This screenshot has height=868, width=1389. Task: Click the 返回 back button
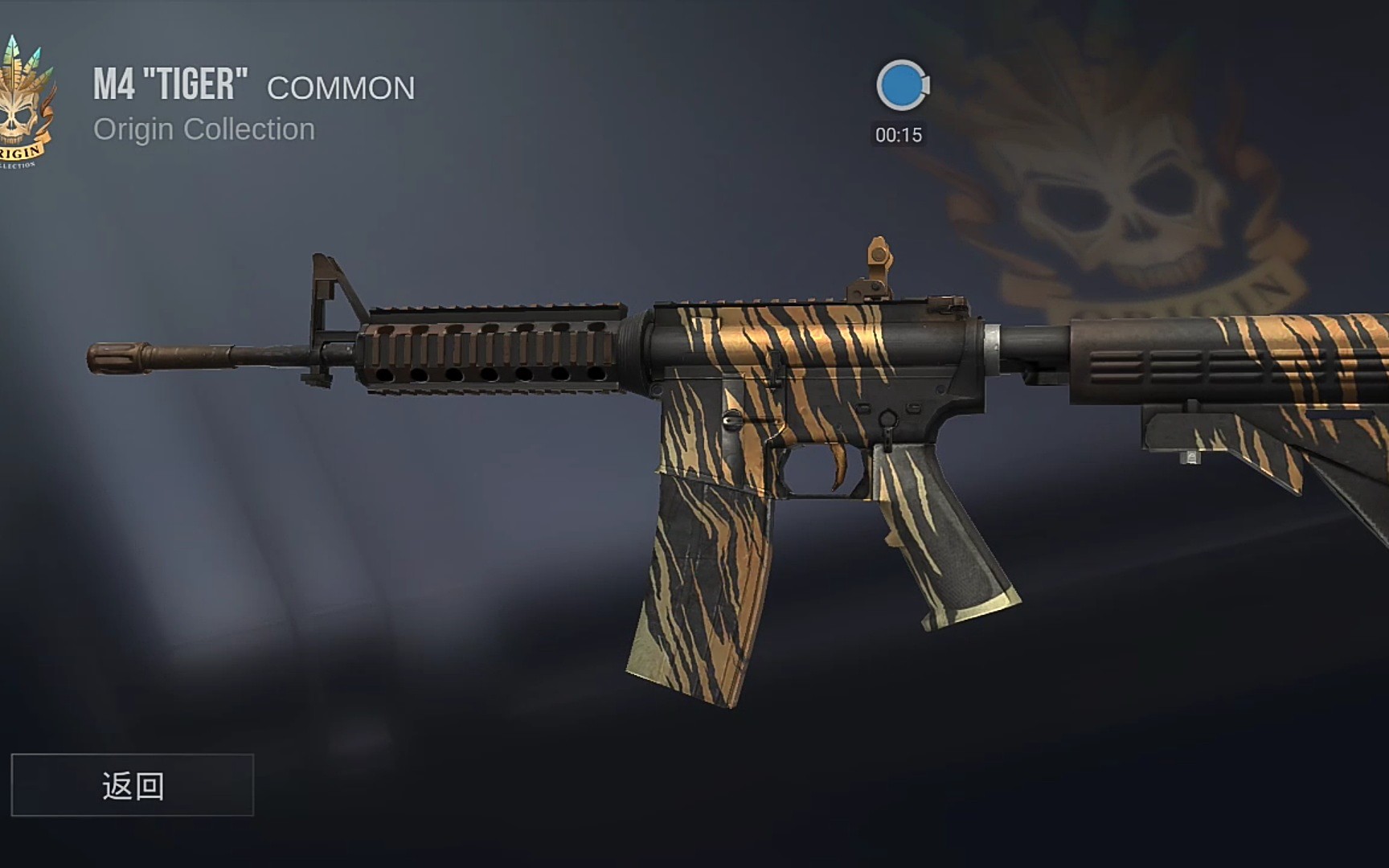click(x=133, y=785)
